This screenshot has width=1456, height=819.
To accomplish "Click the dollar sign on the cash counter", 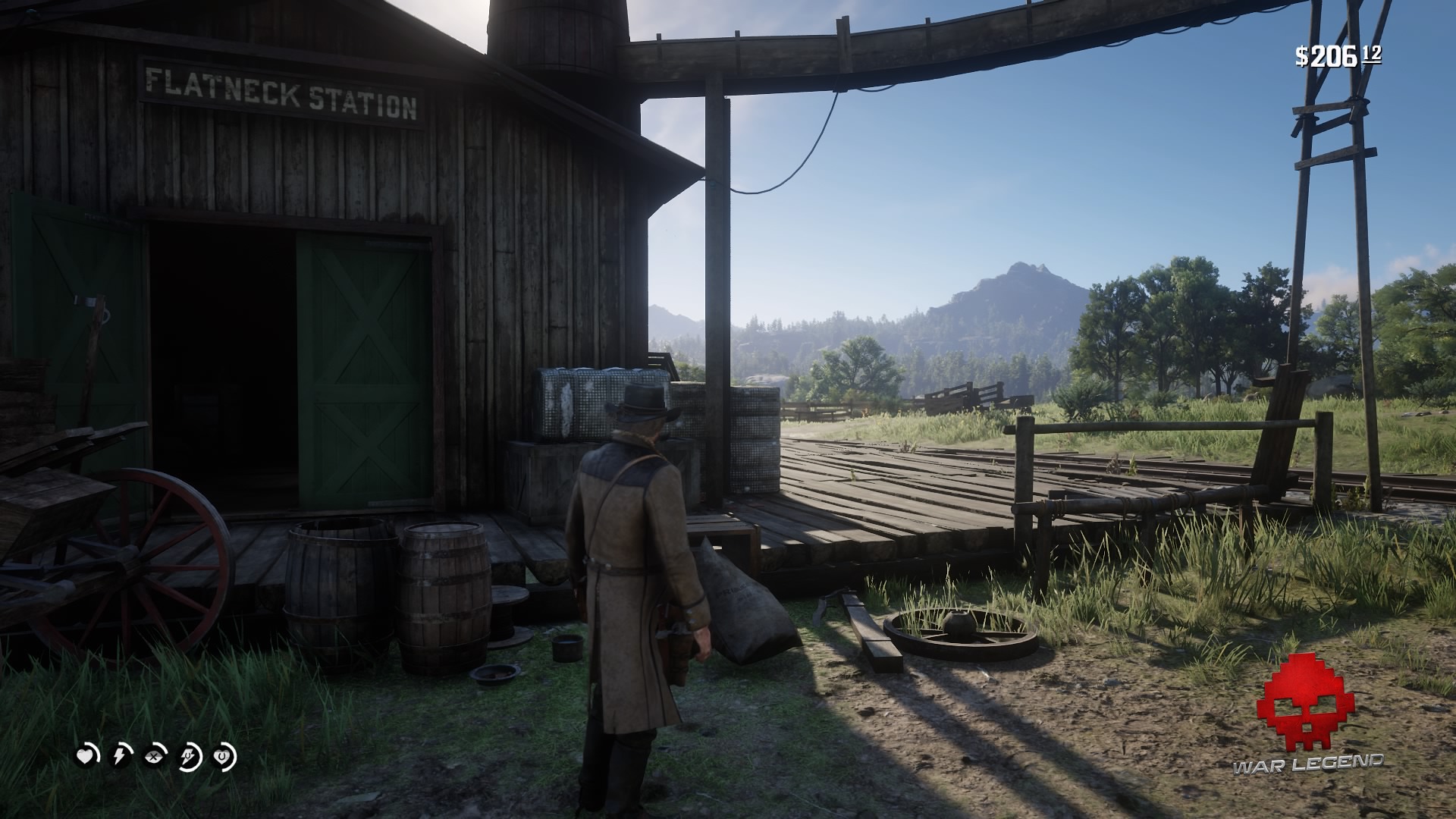I will 1301,55.
